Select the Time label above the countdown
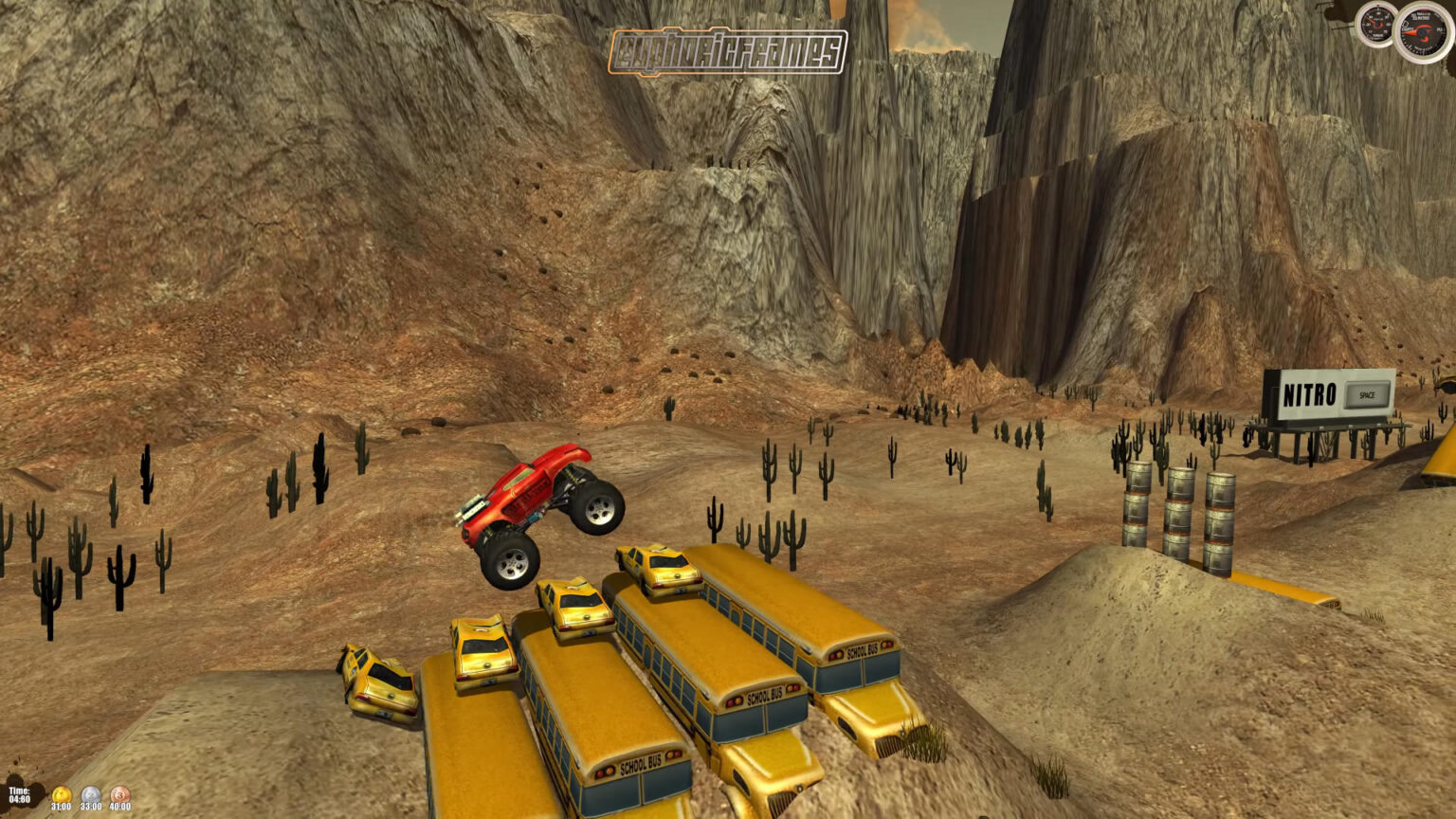This screenshot has width=1456, height=819. pos(19,790)
